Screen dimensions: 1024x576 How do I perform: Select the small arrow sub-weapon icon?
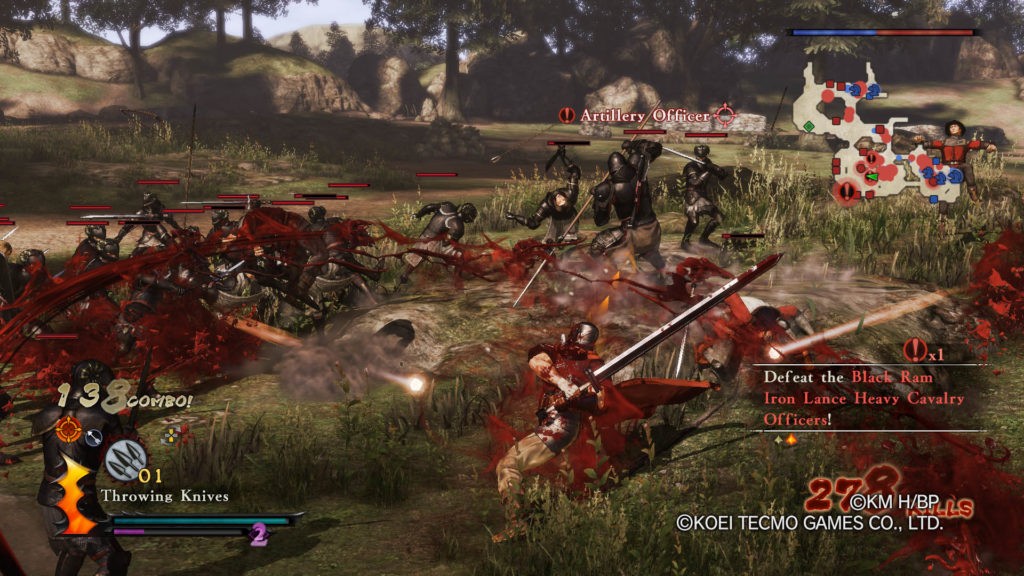(x=93, y=436)
